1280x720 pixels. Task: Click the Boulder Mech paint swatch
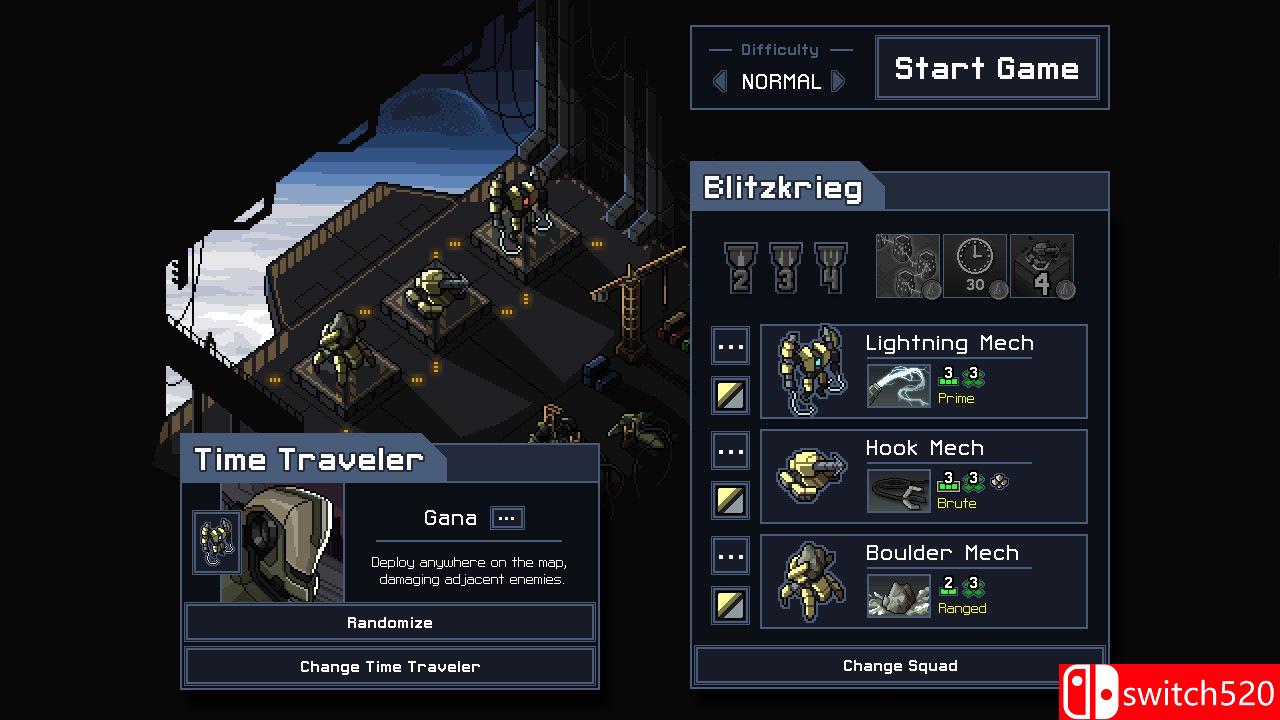click(x=730, y=605)
